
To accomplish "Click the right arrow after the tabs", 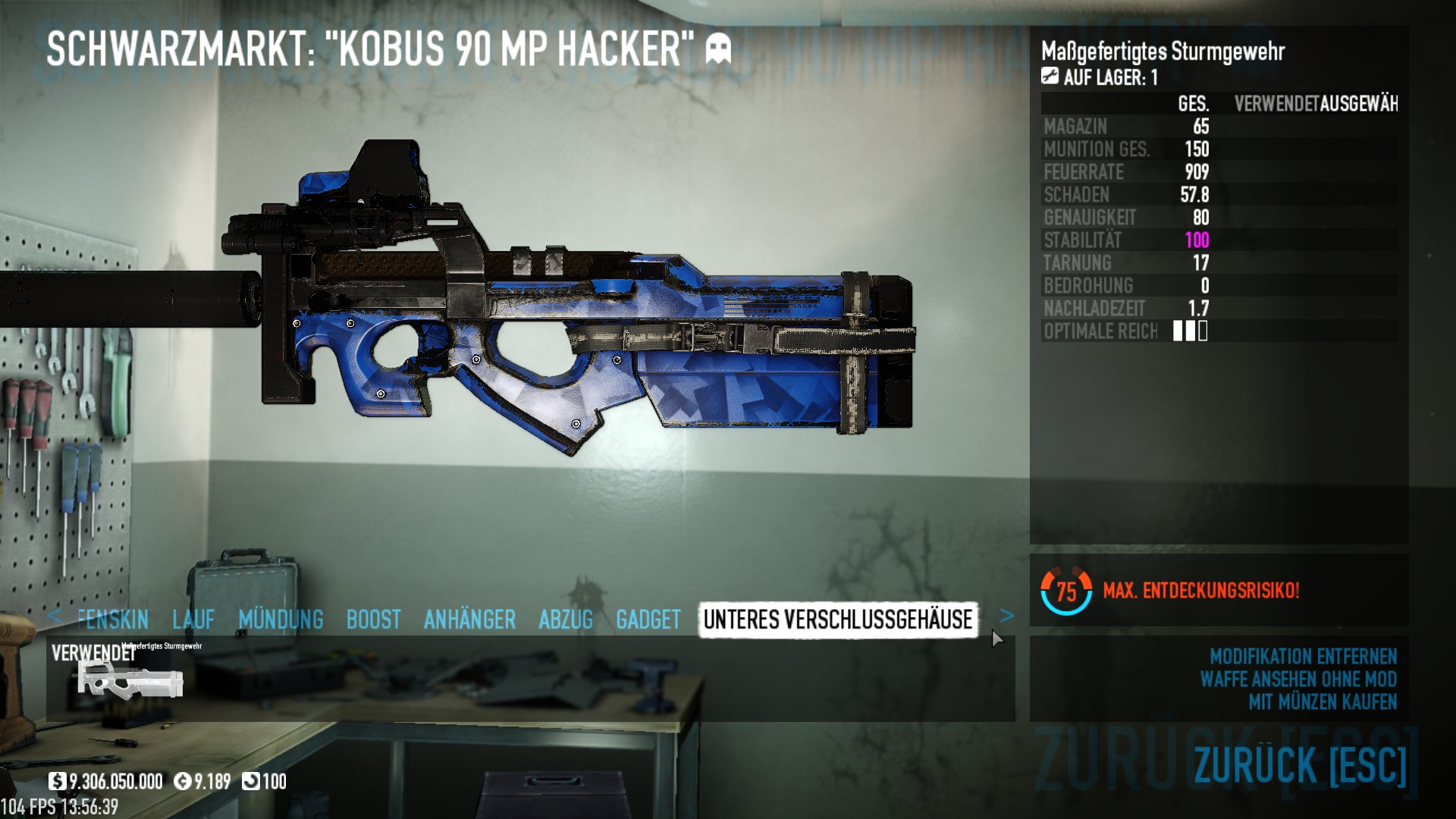I will (1007, 616).
